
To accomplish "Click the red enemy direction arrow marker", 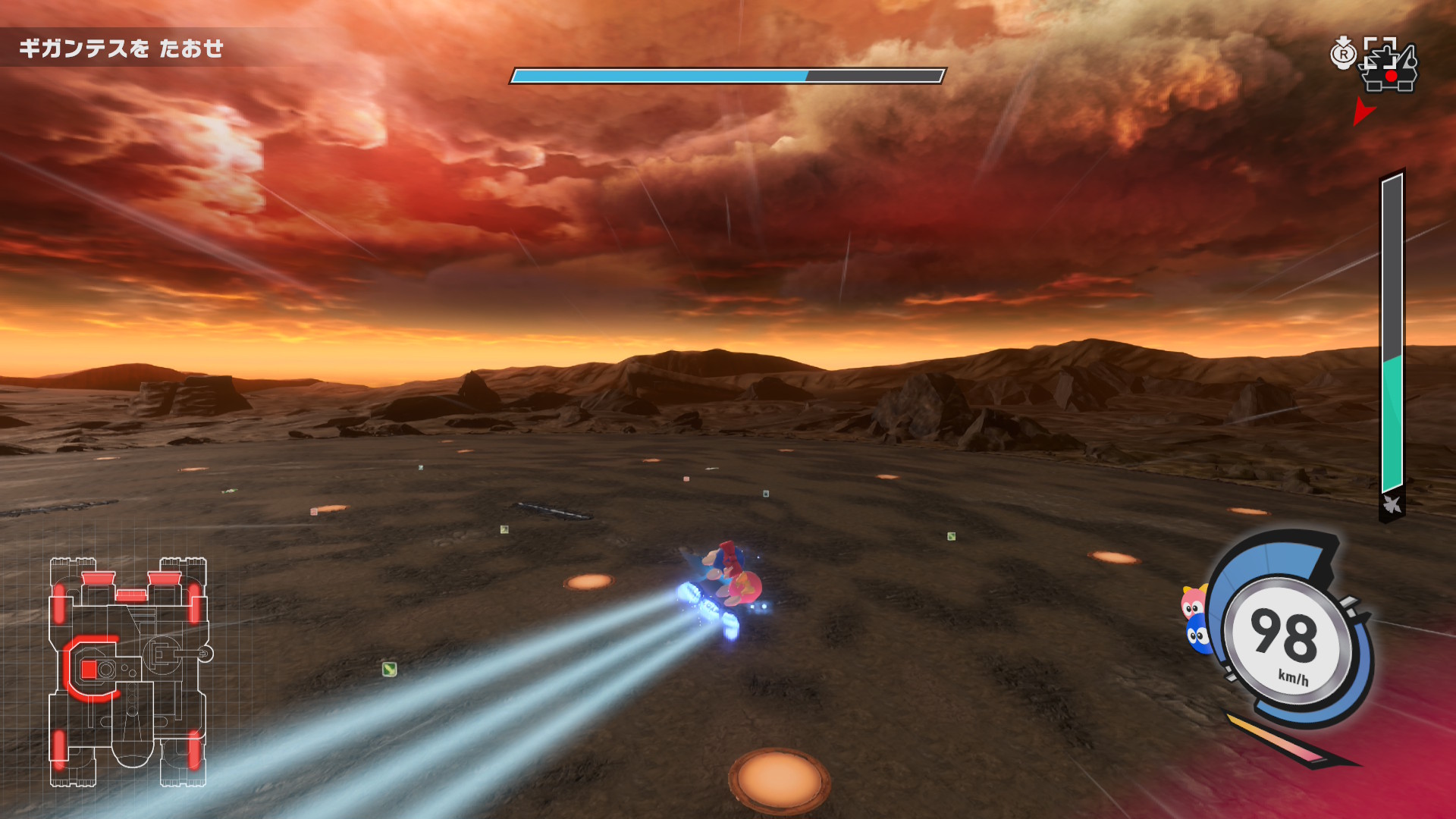I will tap(1363, 111).
